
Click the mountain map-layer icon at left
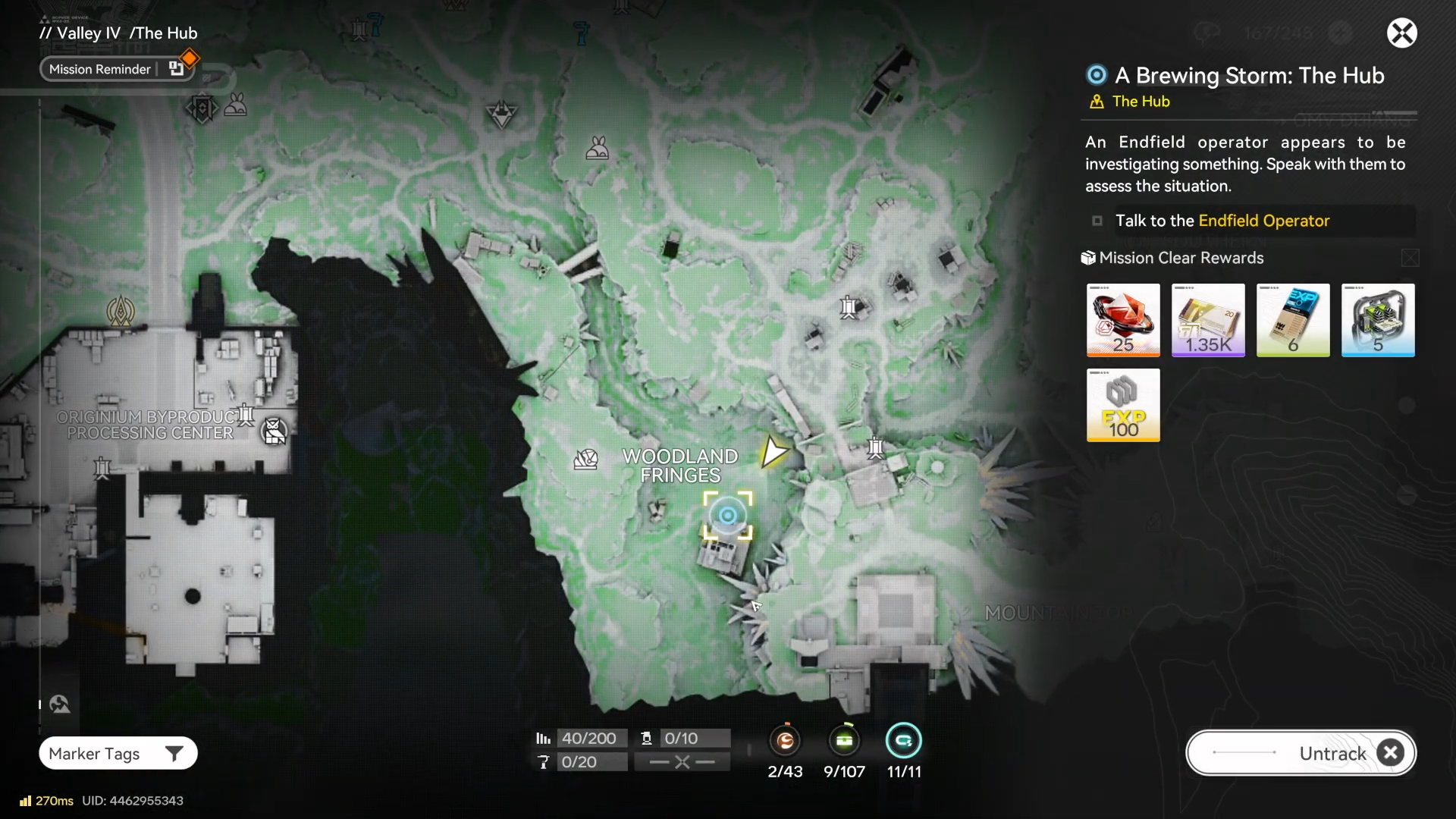[x=60, y=704]
